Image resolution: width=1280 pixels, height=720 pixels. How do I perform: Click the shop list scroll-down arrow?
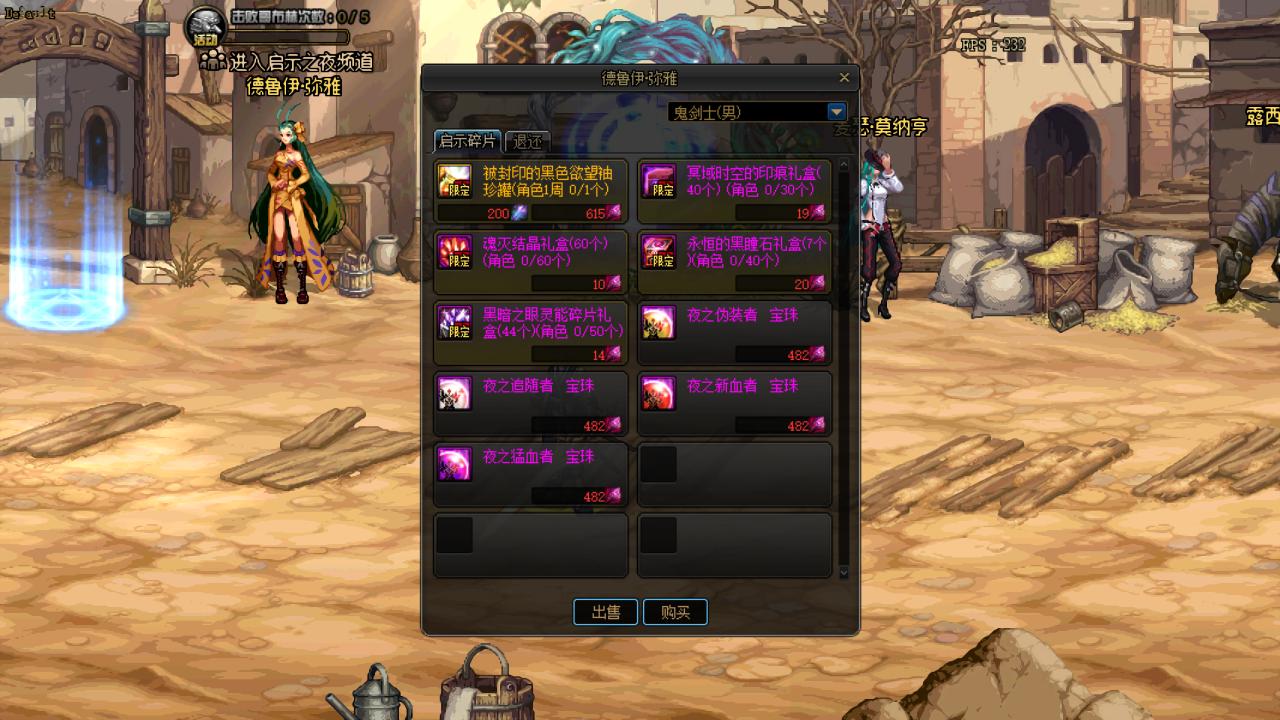[x=843, y=572]
